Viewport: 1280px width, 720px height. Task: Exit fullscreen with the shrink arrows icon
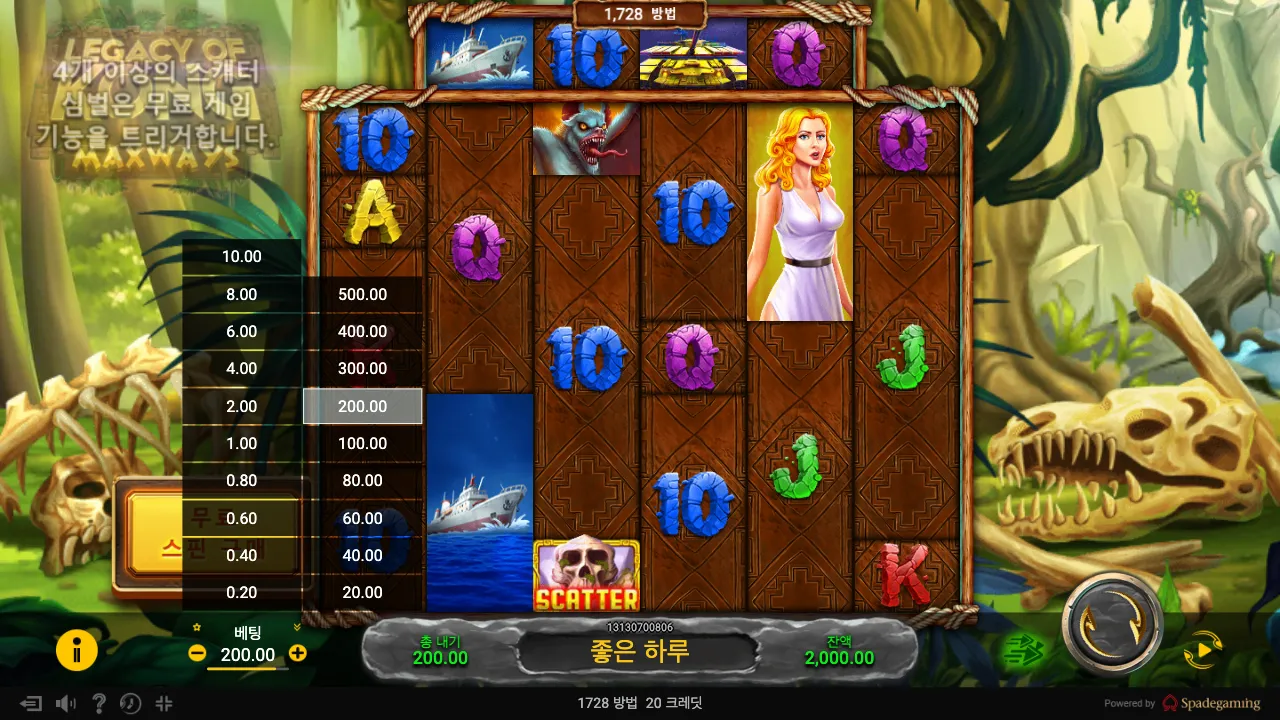164,703
